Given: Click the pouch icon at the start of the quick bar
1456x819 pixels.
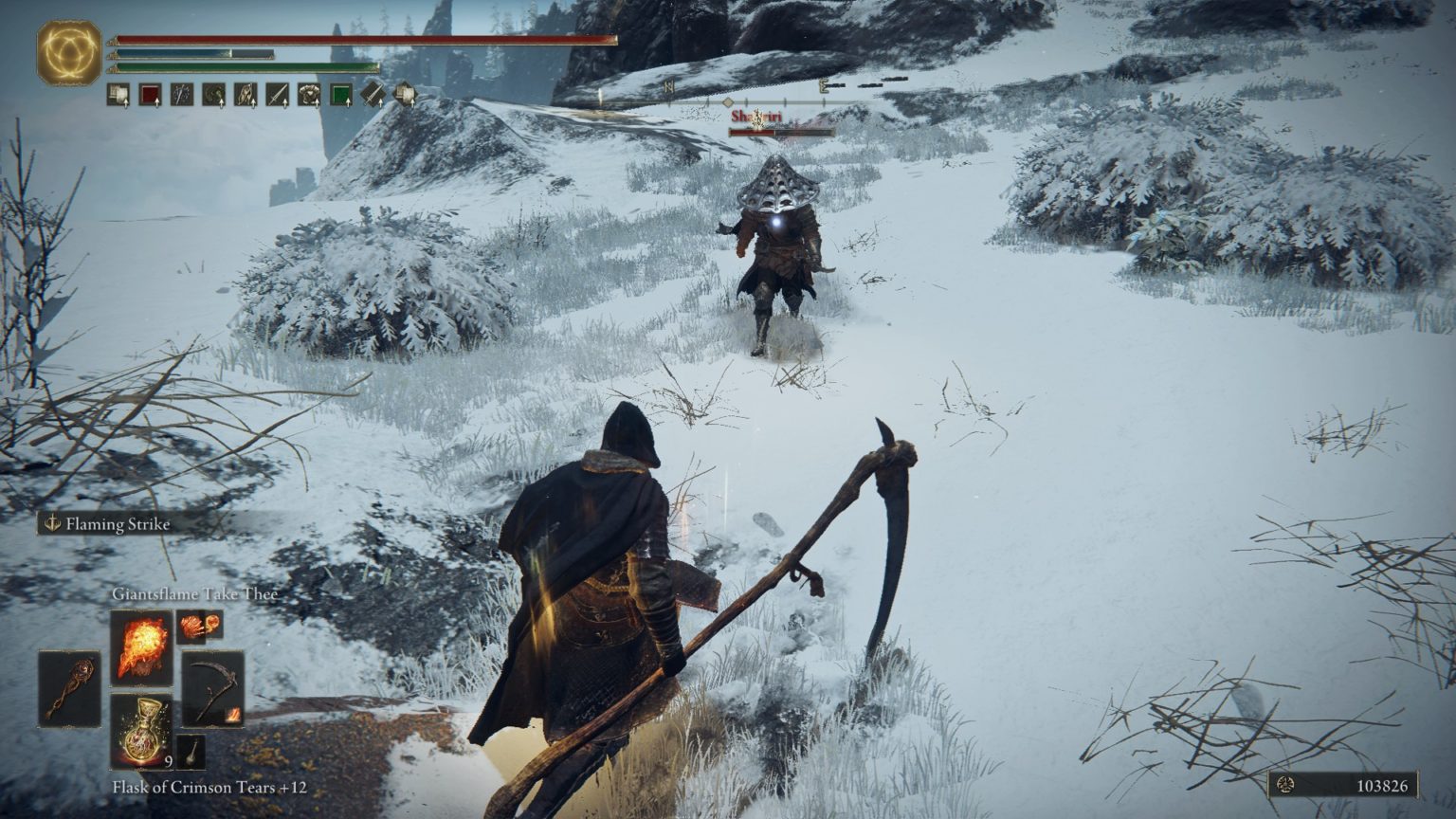Looking at the screenshot, I should pos(117,94).
